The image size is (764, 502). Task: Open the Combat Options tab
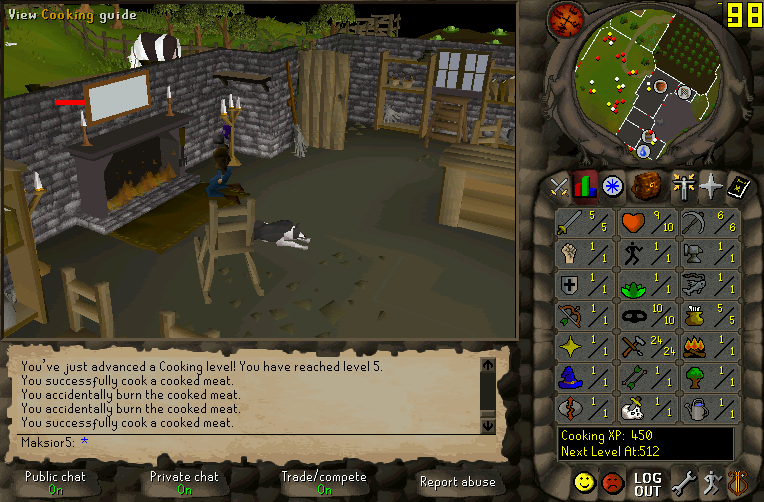pos(558,187)
